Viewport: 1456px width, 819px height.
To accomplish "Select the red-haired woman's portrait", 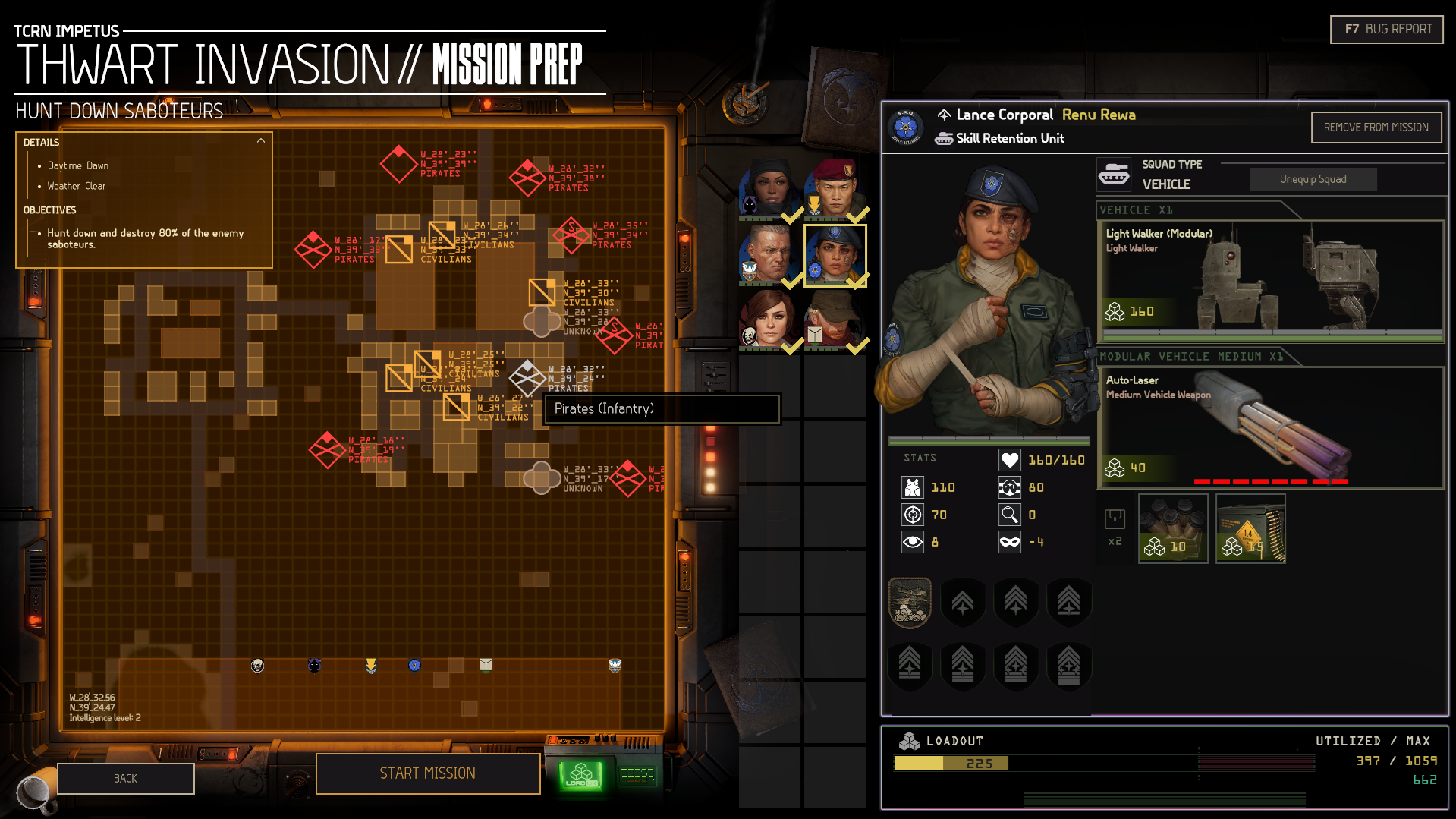I will click(x=769, y=320).
